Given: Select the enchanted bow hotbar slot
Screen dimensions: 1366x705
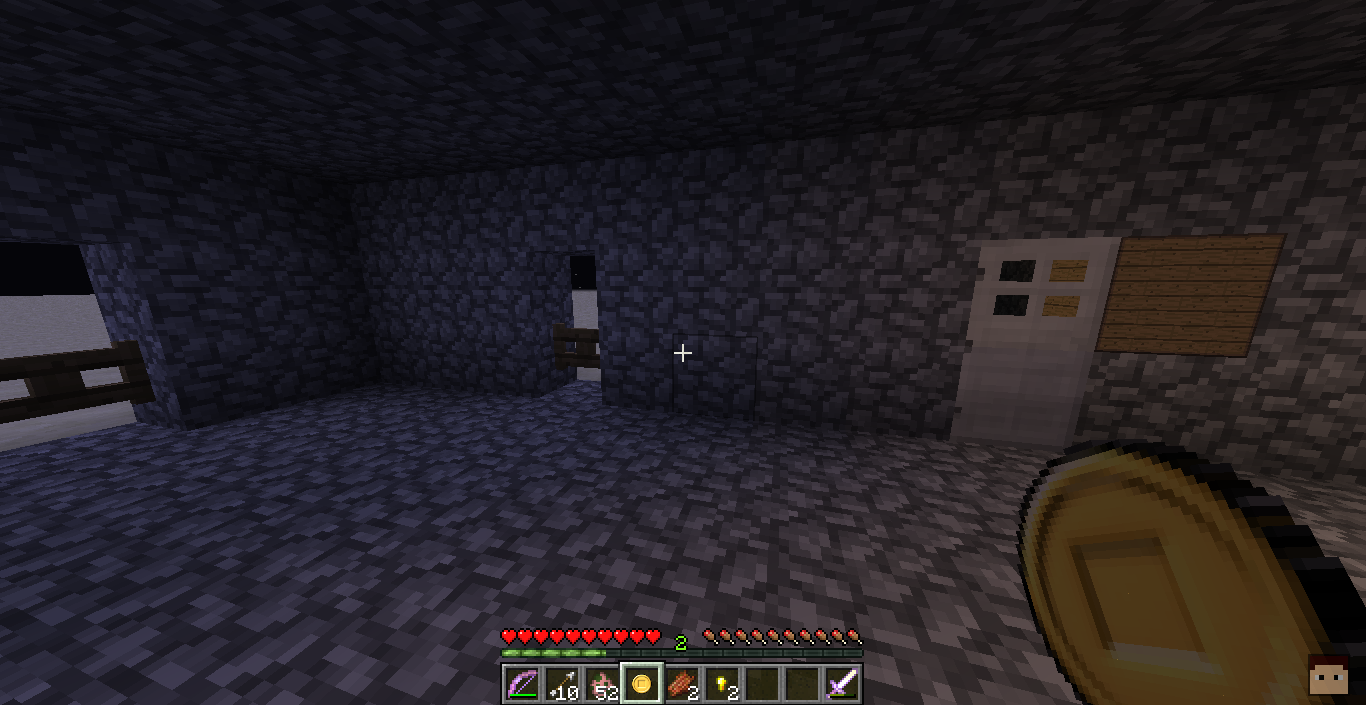Looking at the screenshot, I should (x=521, y=684).
